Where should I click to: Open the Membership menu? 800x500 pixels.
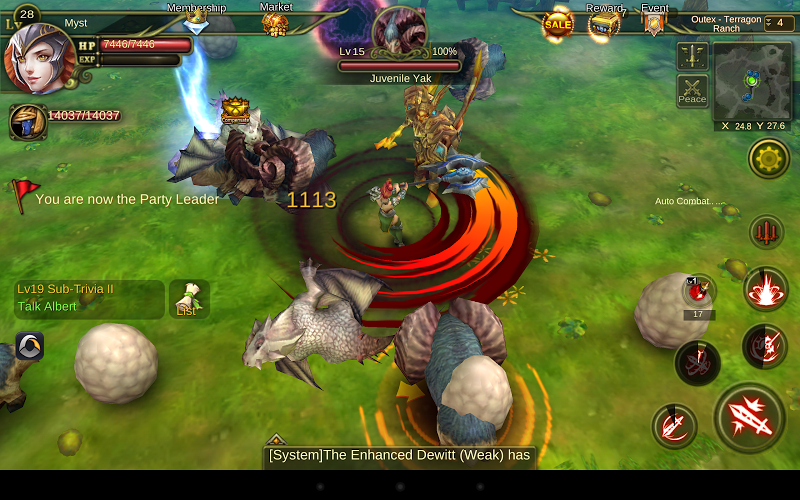(196, 18)
